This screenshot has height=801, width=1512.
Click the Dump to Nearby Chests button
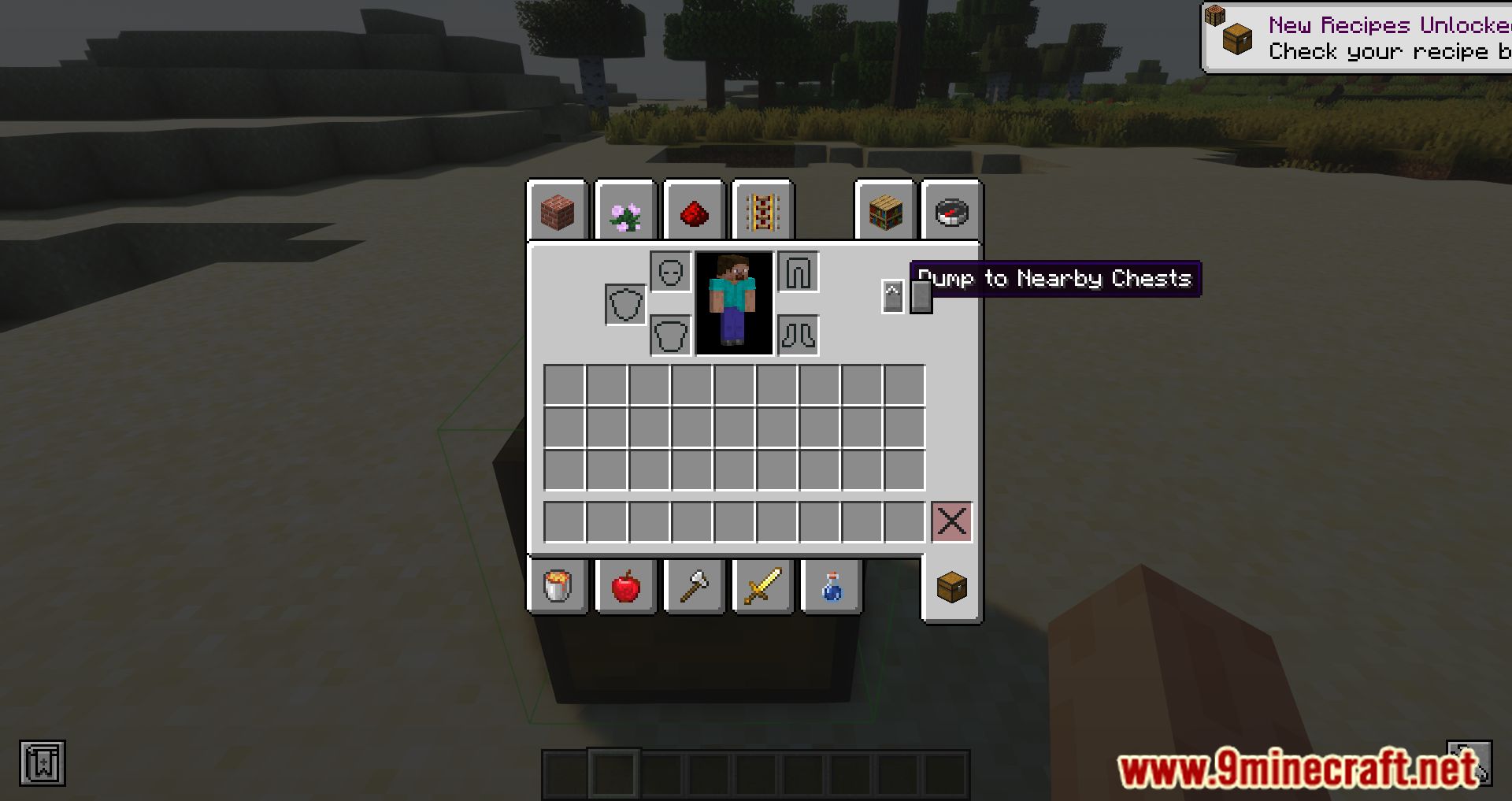[x=921, y=298]
